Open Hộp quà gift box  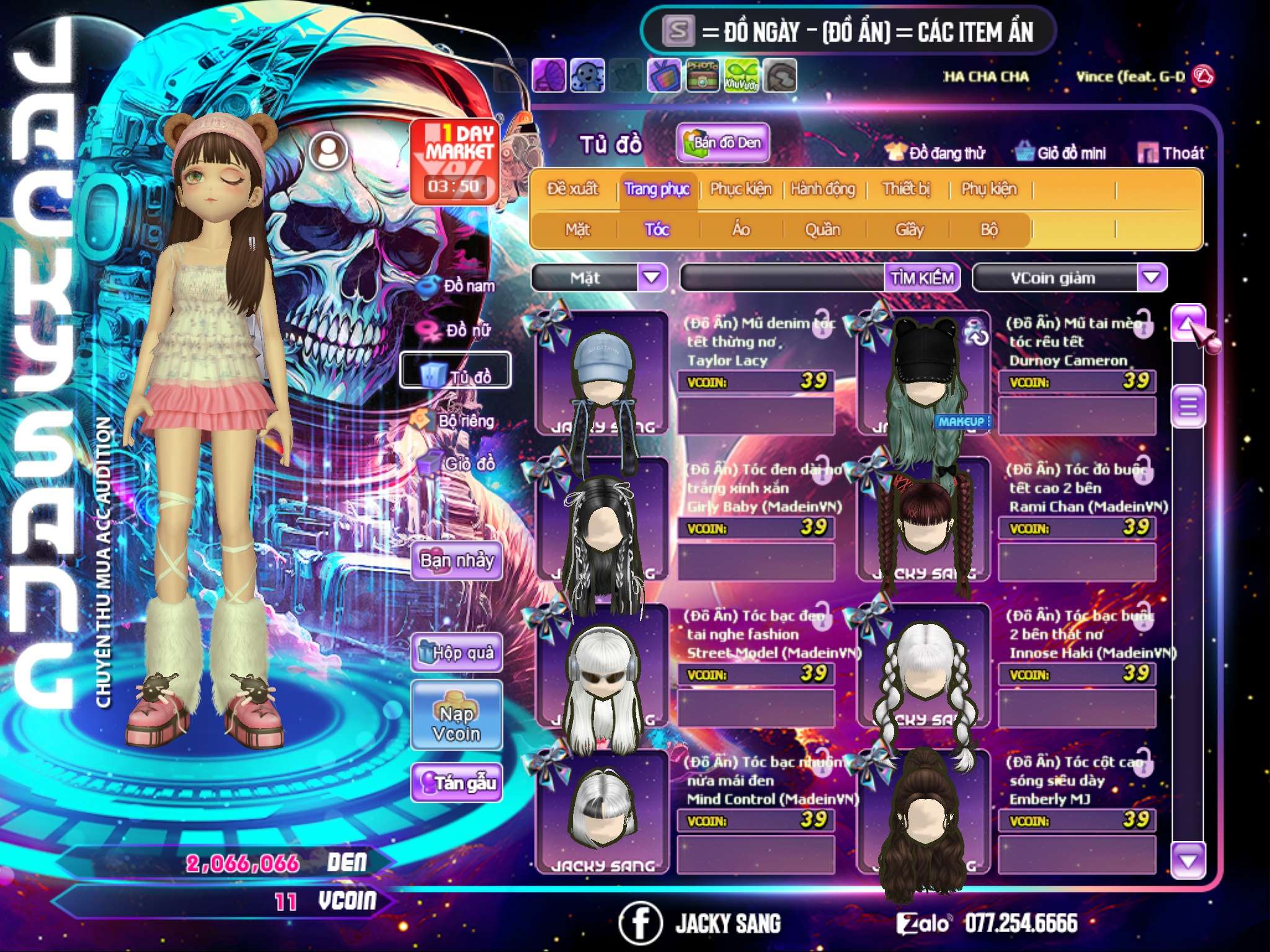click(x=457, y=652)
